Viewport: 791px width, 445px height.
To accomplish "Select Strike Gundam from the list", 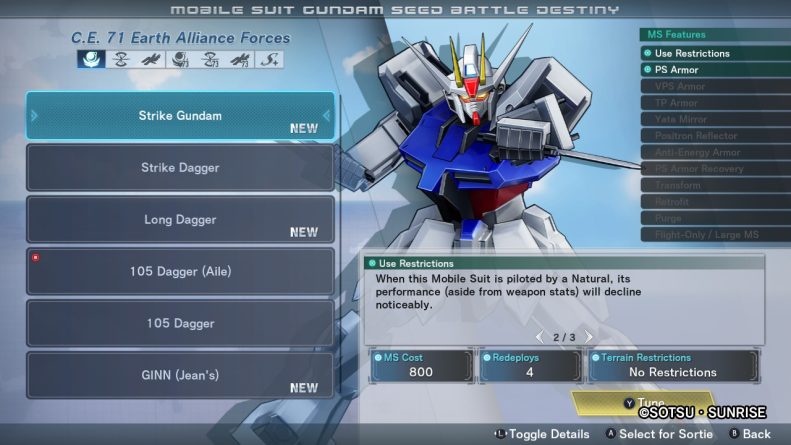I will [x=180, y=116].
